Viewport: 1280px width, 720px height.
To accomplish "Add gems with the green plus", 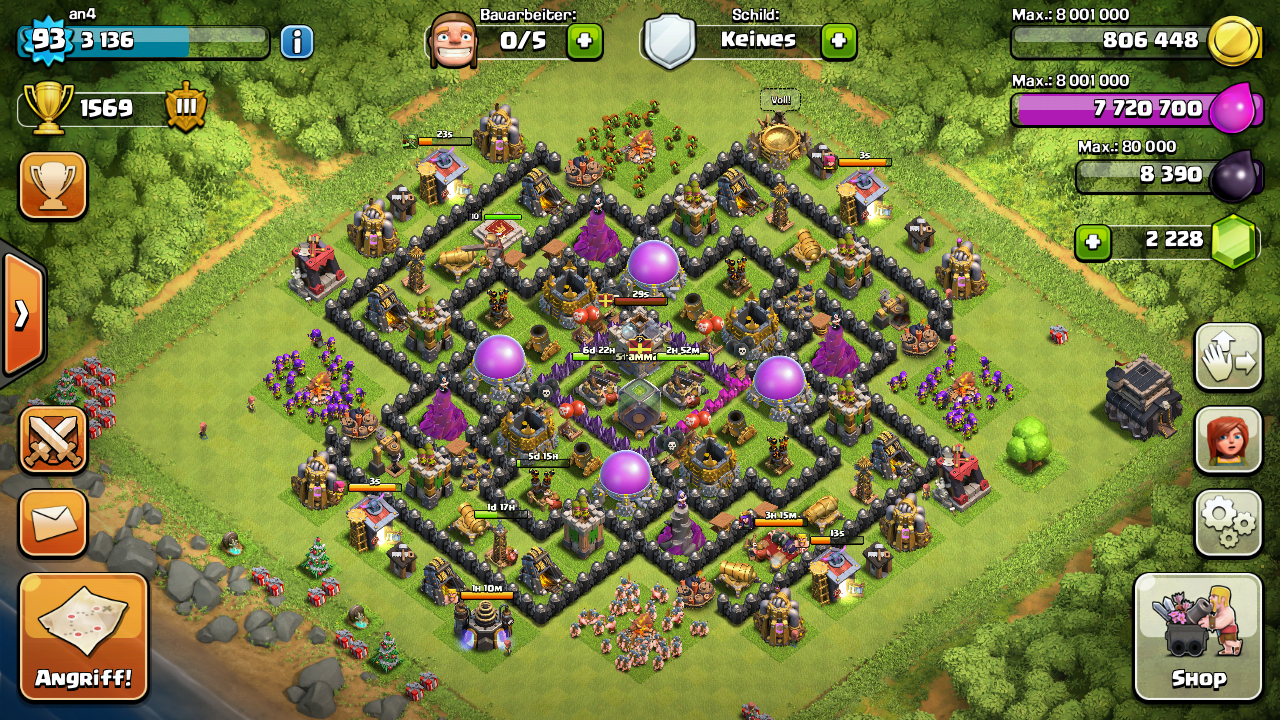I will coord(1093,241).
